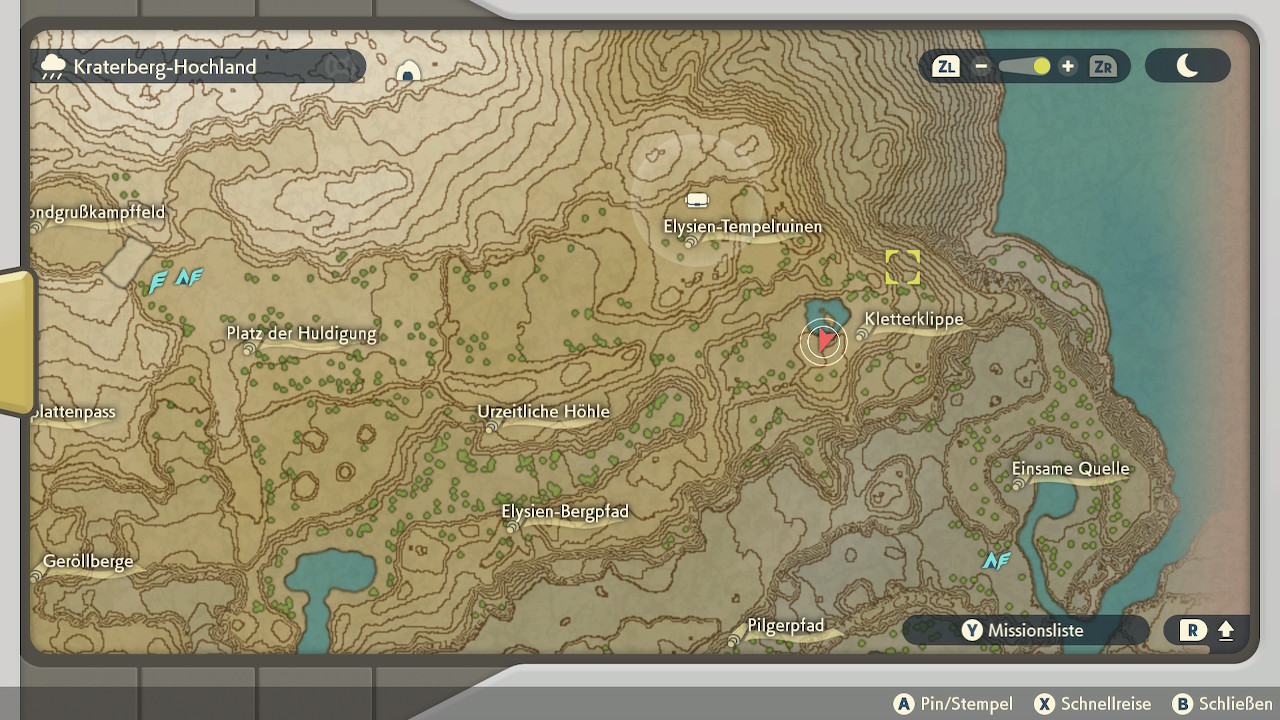1280x720 pixels.
Task: Select the Elysien-Bergpfad location label
Action: [x=565, y=512]
